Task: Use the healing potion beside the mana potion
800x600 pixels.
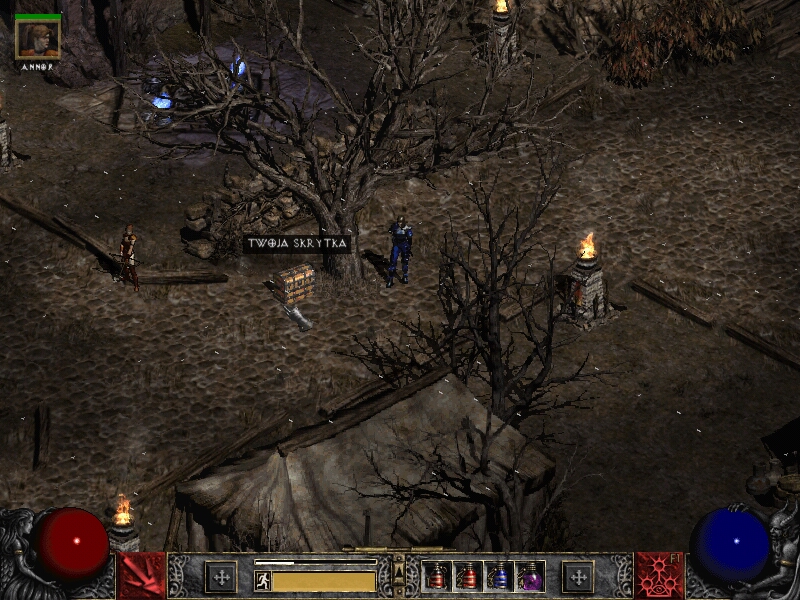Action: pyautogui.click(x=468, y=577)
